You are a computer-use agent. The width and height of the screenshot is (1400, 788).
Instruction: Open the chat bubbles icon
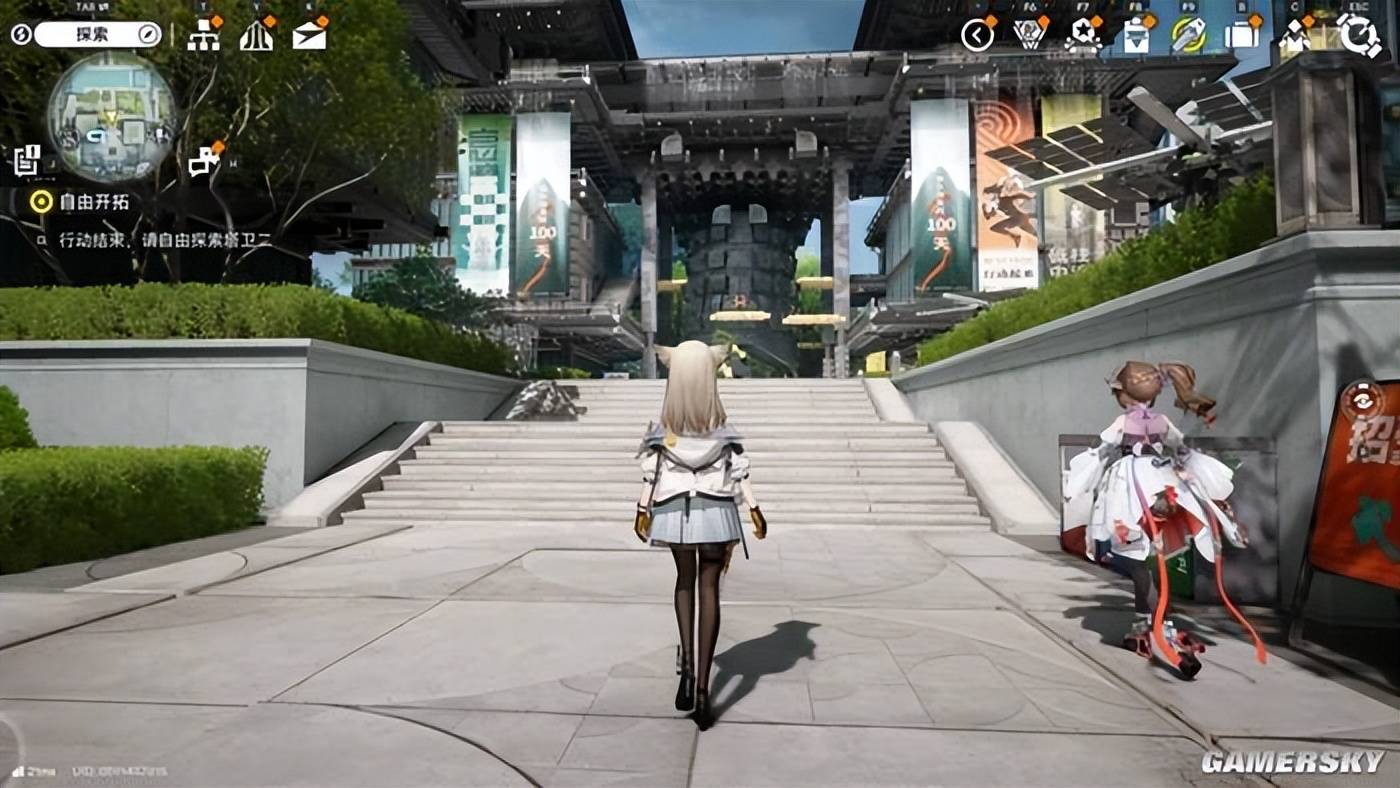coord(205,159)
